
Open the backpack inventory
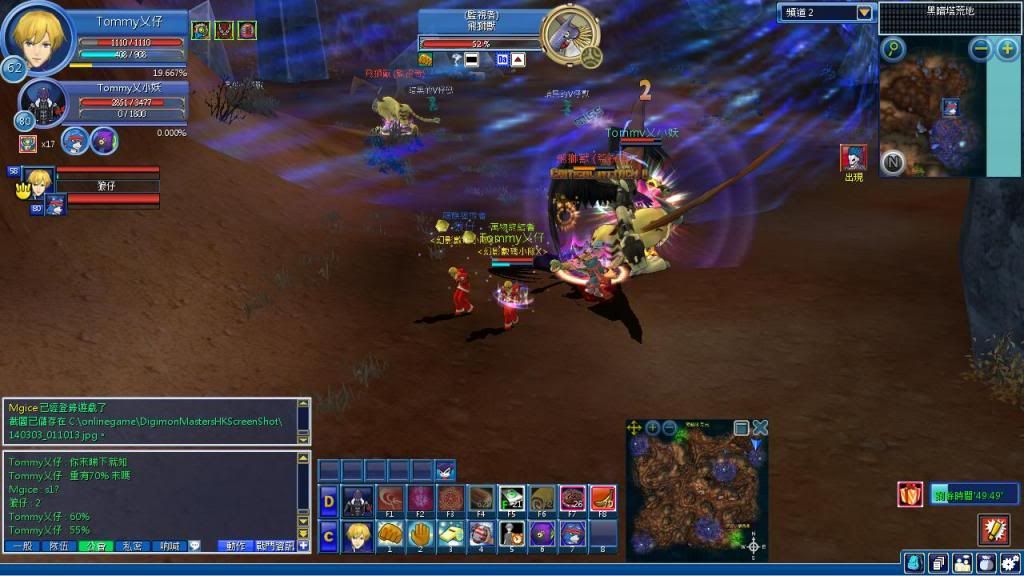tap(914, 563)
